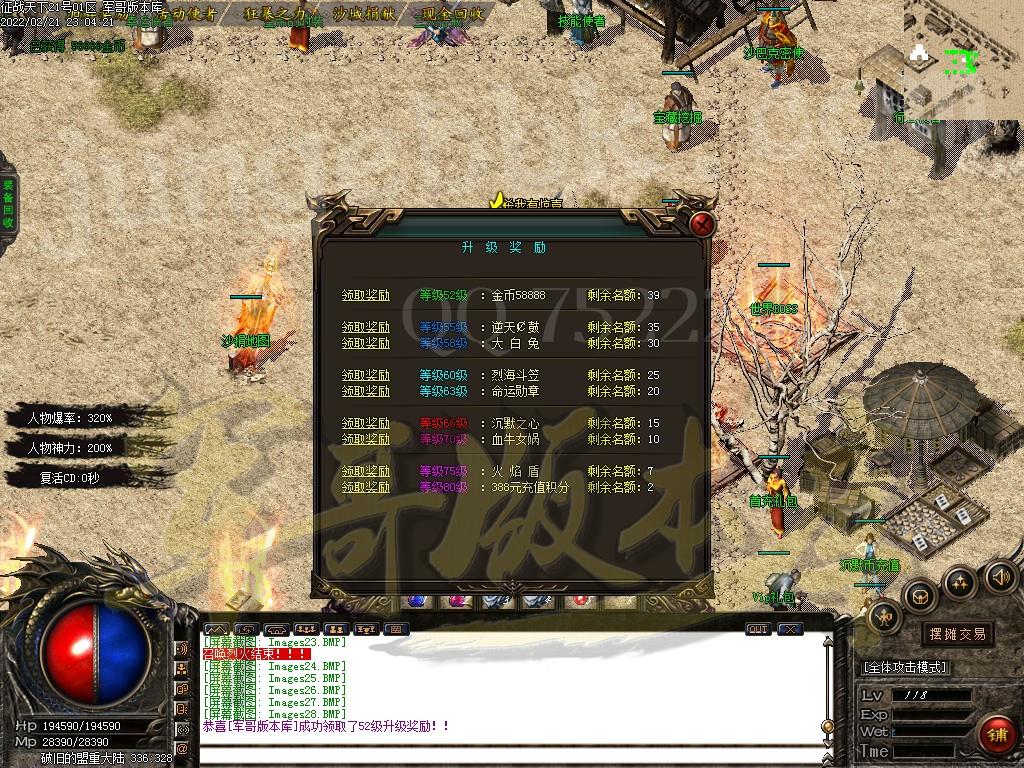1024x768 pixels.
Task: Open the 摆摊交易 stall trade button
Action: pyautogui.click(x=957, y=634)
